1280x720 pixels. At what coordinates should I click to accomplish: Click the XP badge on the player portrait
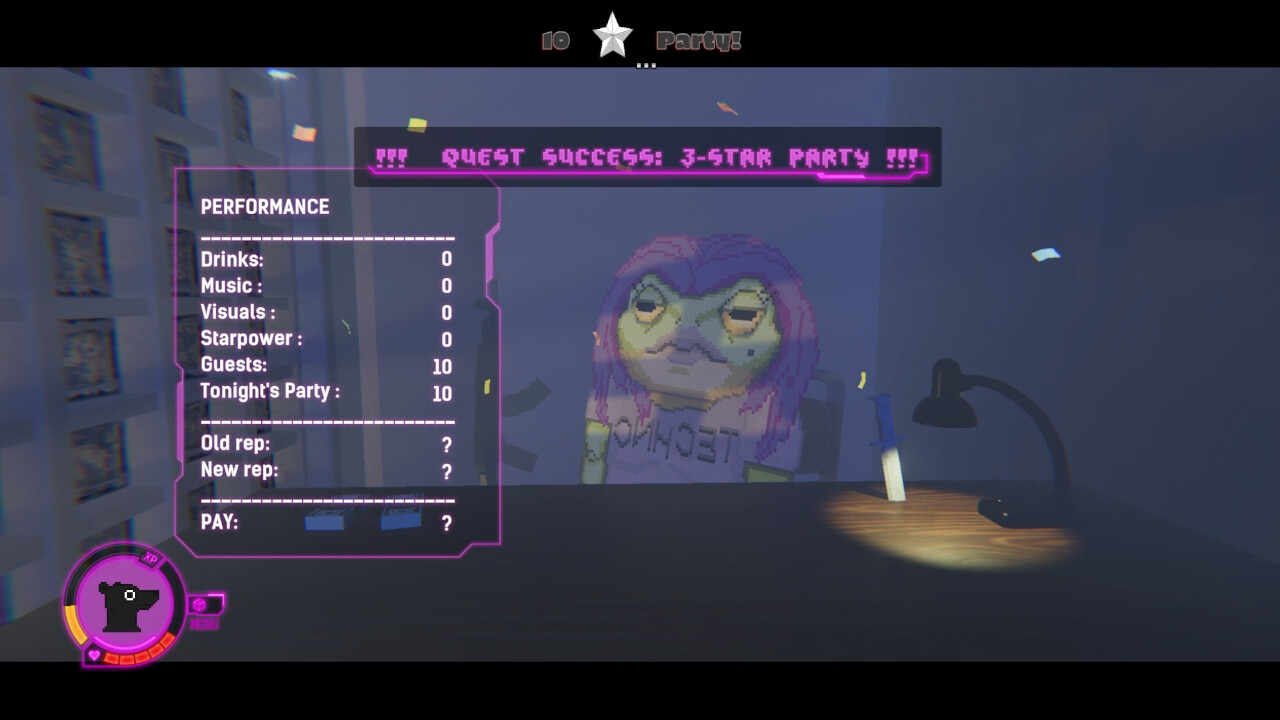(152, 560)
